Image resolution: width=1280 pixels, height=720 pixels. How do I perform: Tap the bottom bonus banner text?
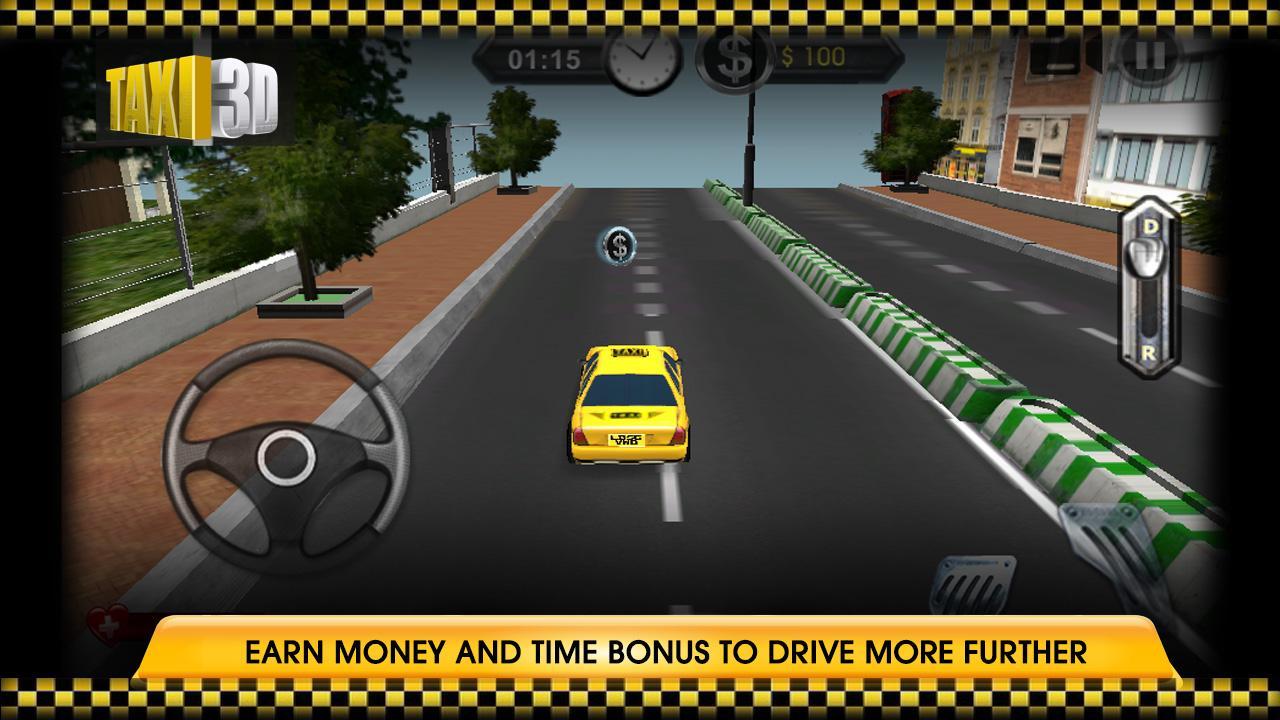tap(640, 650)
